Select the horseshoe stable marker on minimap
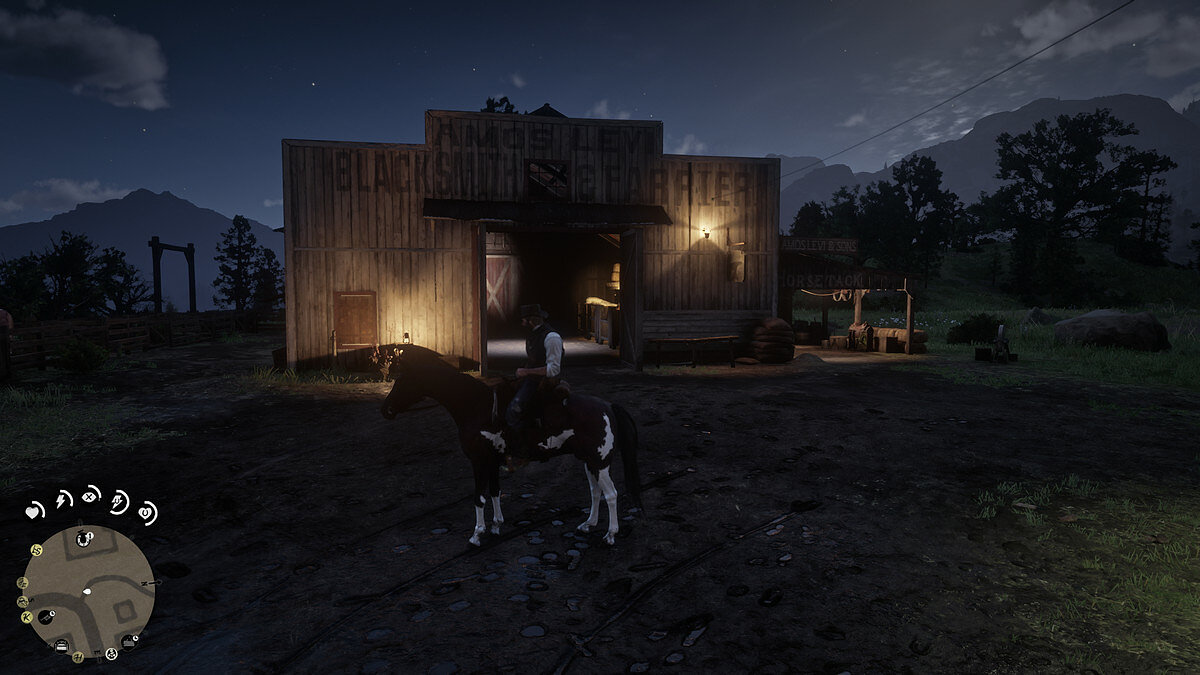 (x=85, y=540)
